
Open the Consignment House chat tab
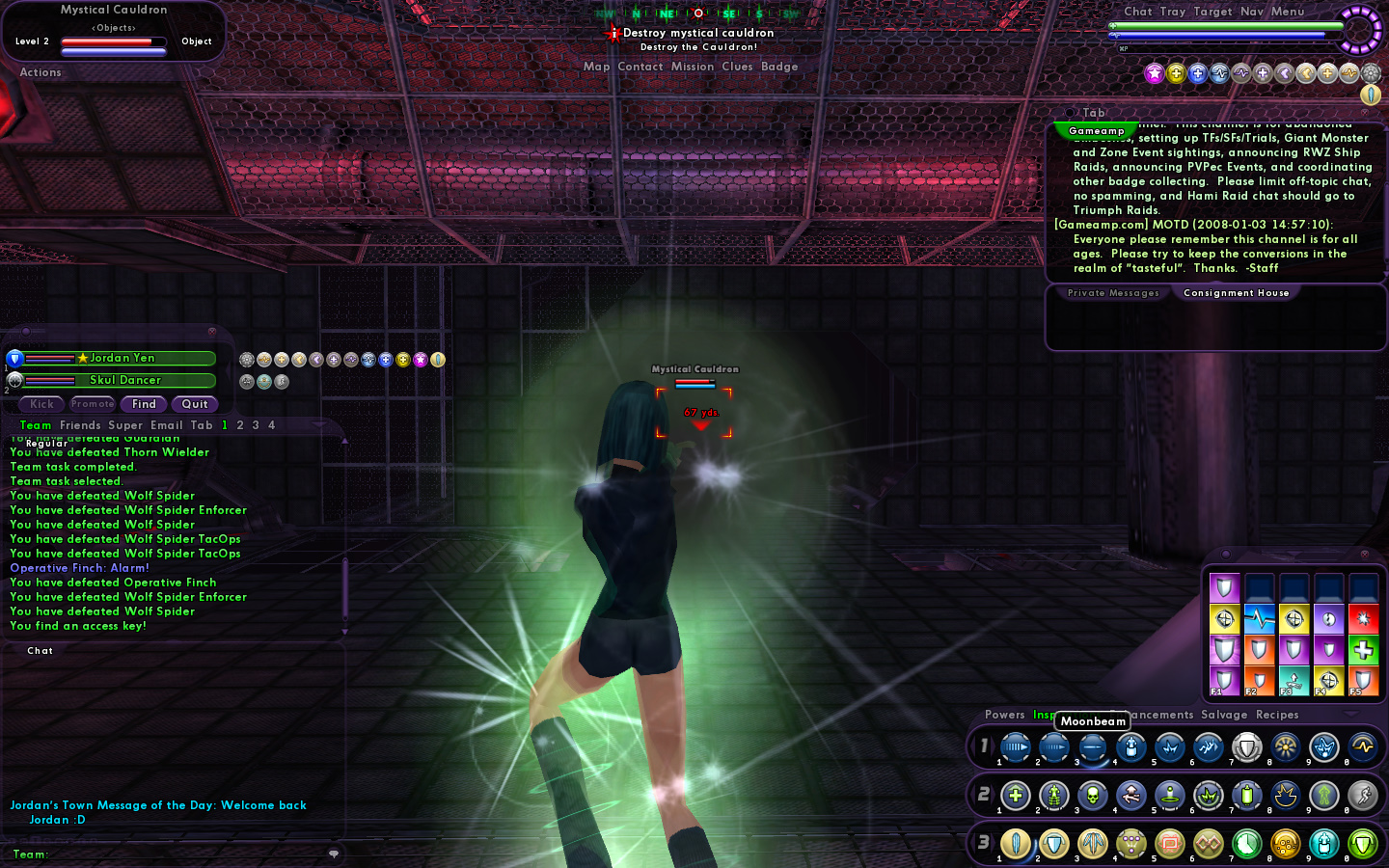click(1236, 293)
